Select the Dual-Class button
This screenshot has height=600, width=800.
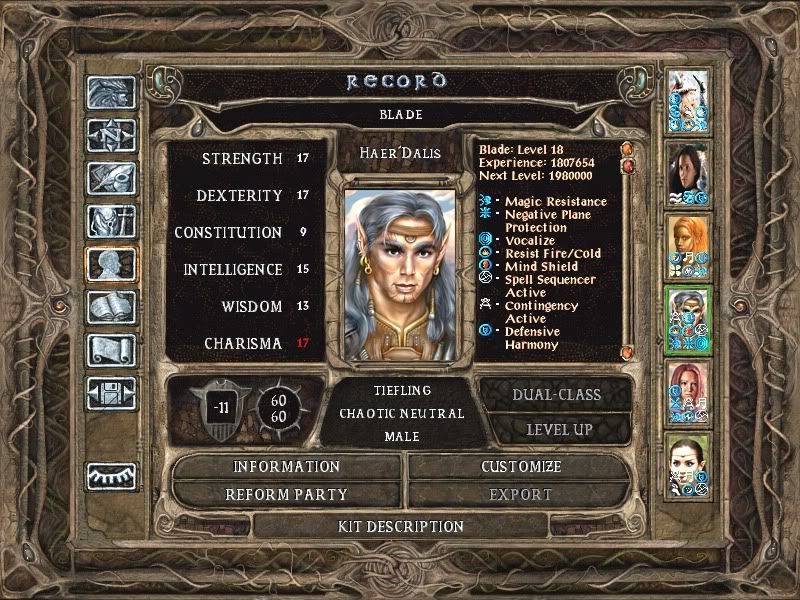[x=555, y=395]
